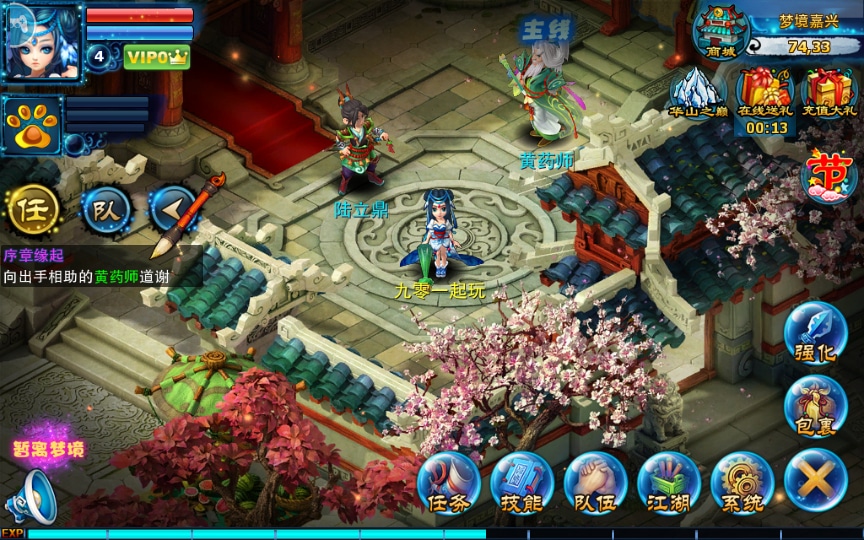Select the pet paw-print slot

coord(32,125)
